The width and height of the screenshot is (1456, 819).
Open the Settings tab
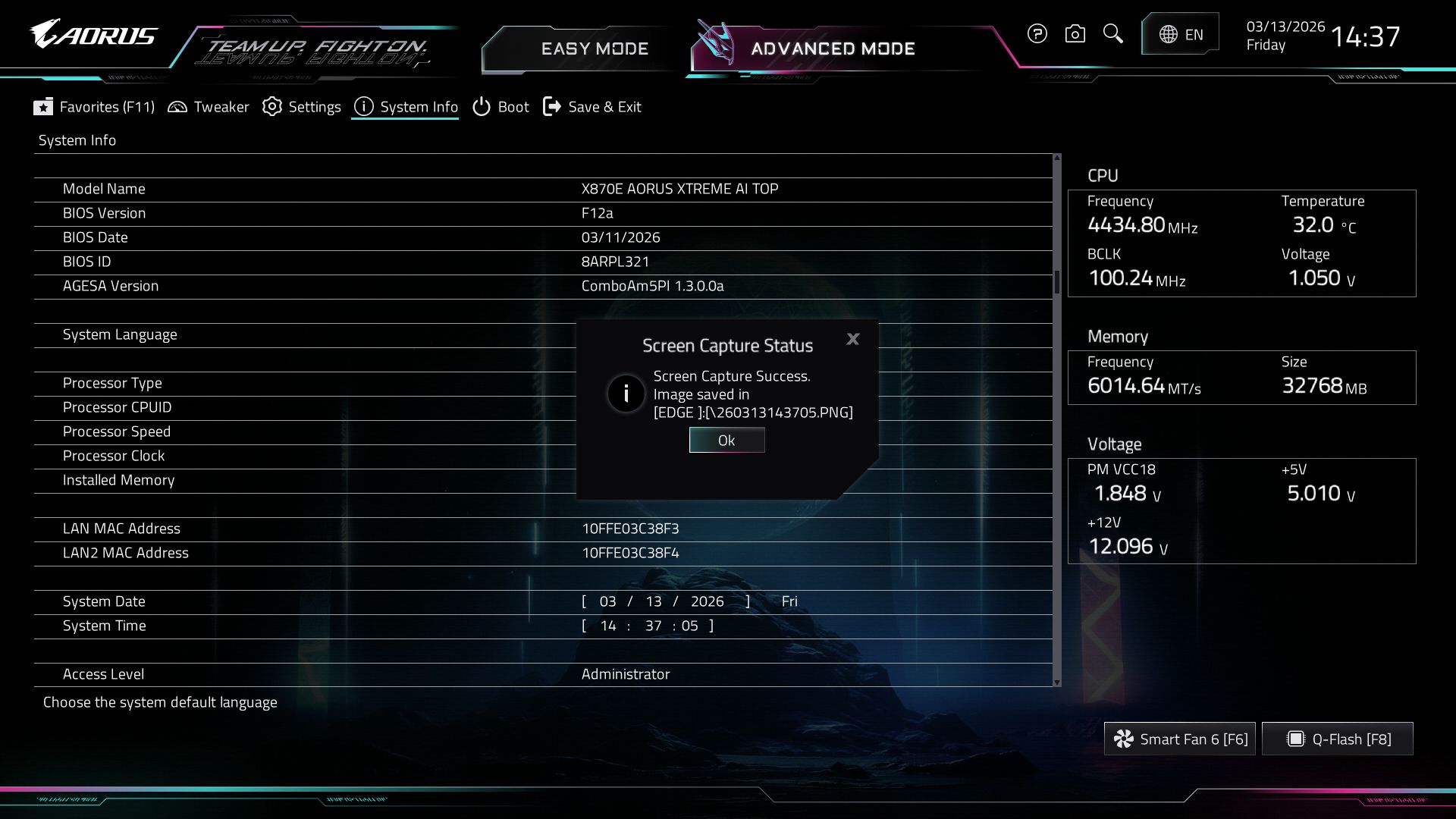[x=302, y=107]
